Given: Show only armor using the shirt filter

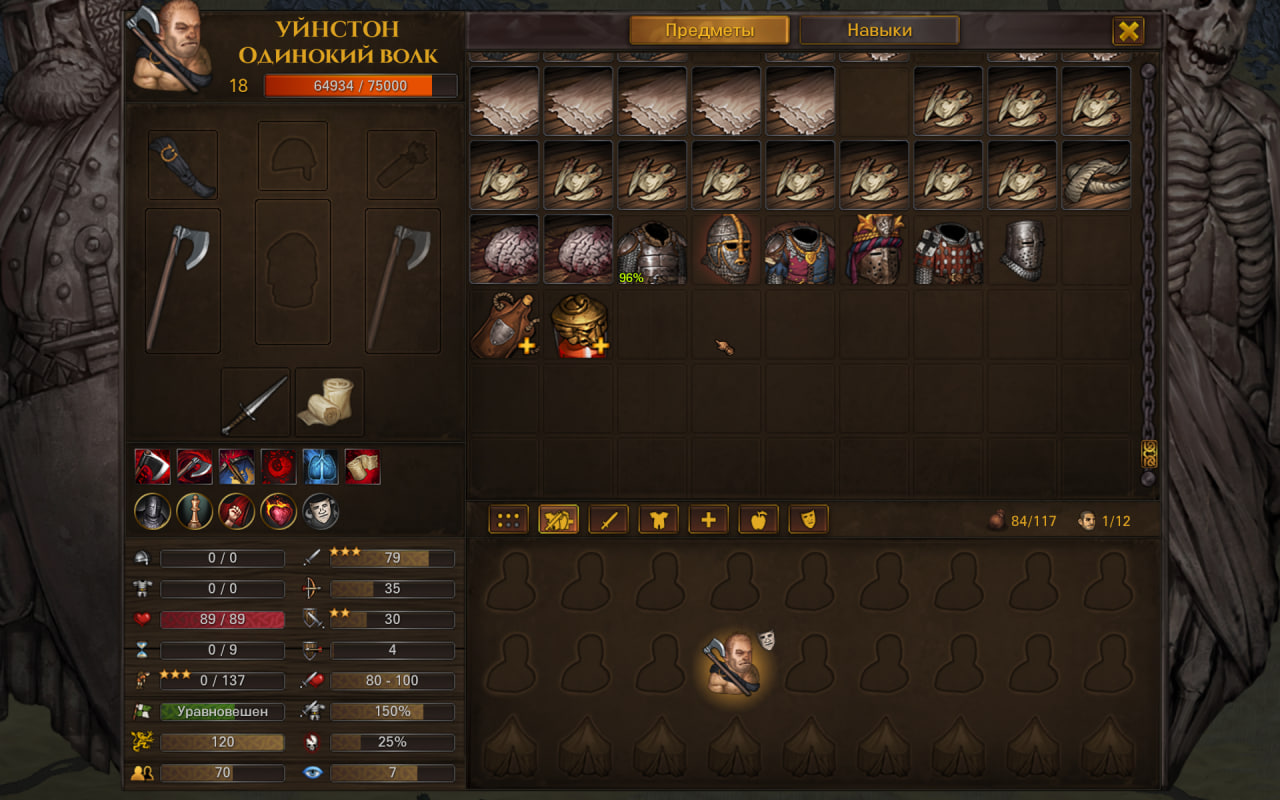Looking at the screenshot, I should pyautogui.click(x=658, y=520).
